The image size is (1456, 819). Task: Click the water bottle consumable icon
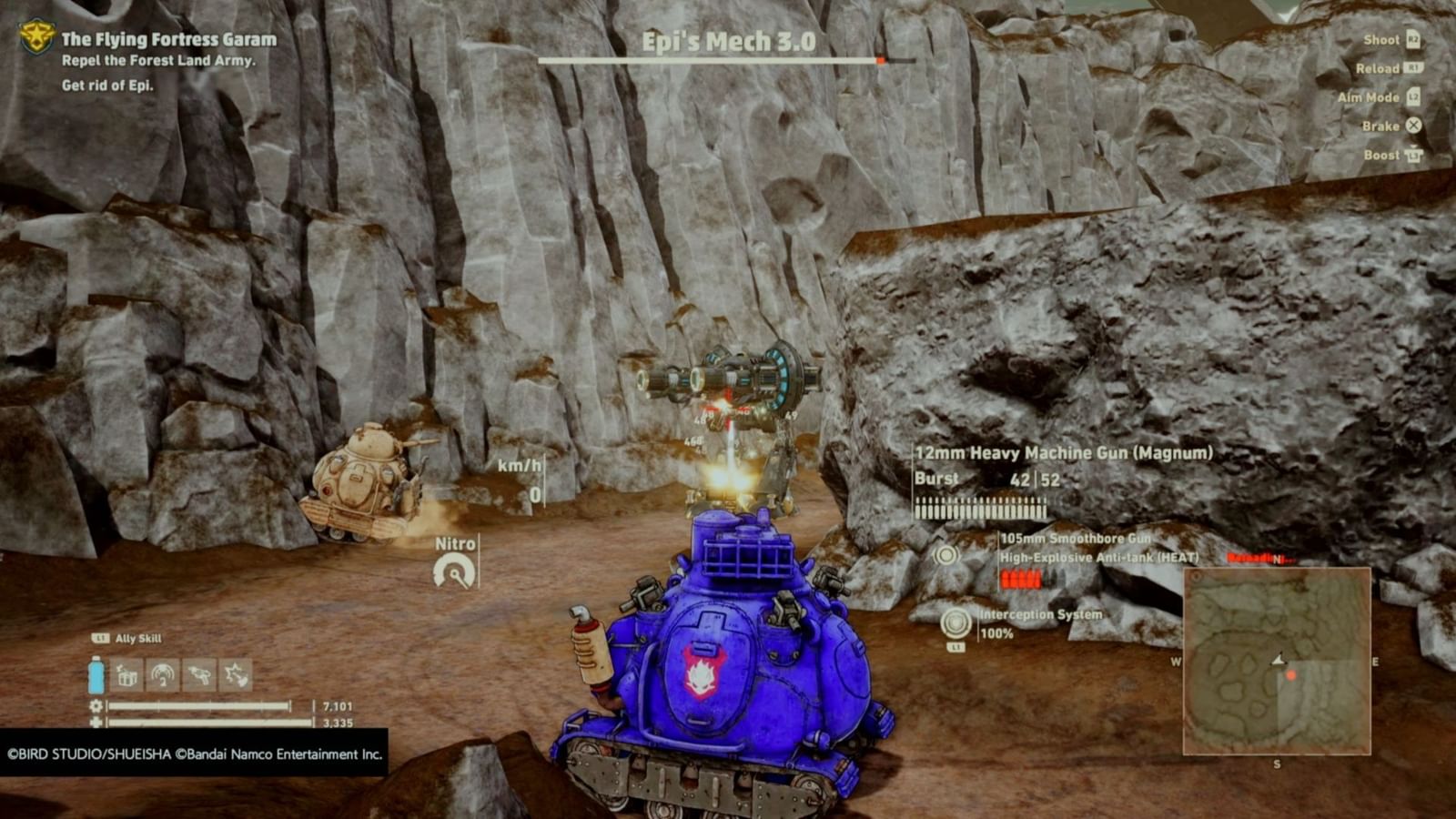pyautogui.click(x=96, y=675)
